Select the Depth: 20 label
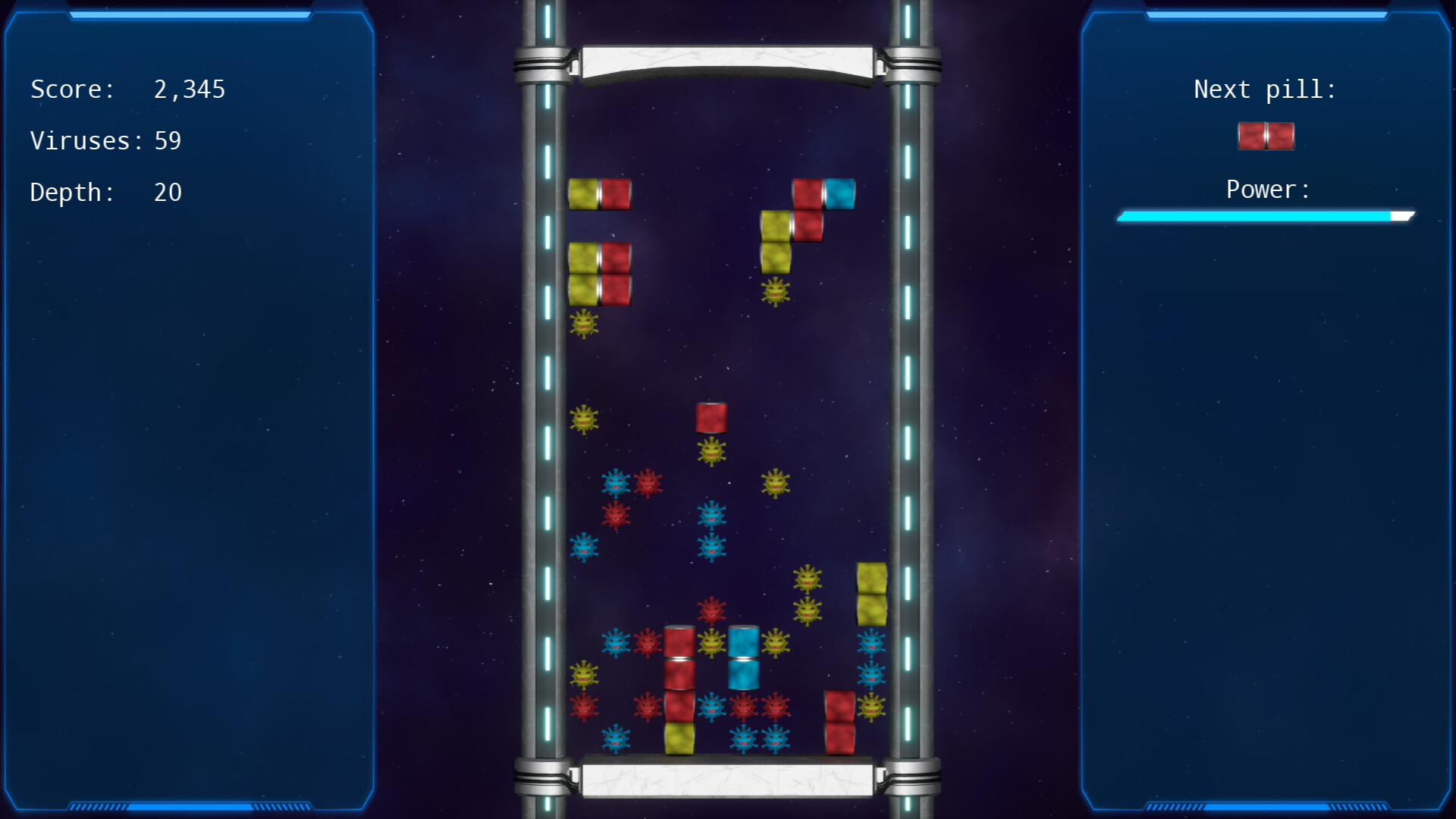This screenshot has height=819, width=1456. 106,192
